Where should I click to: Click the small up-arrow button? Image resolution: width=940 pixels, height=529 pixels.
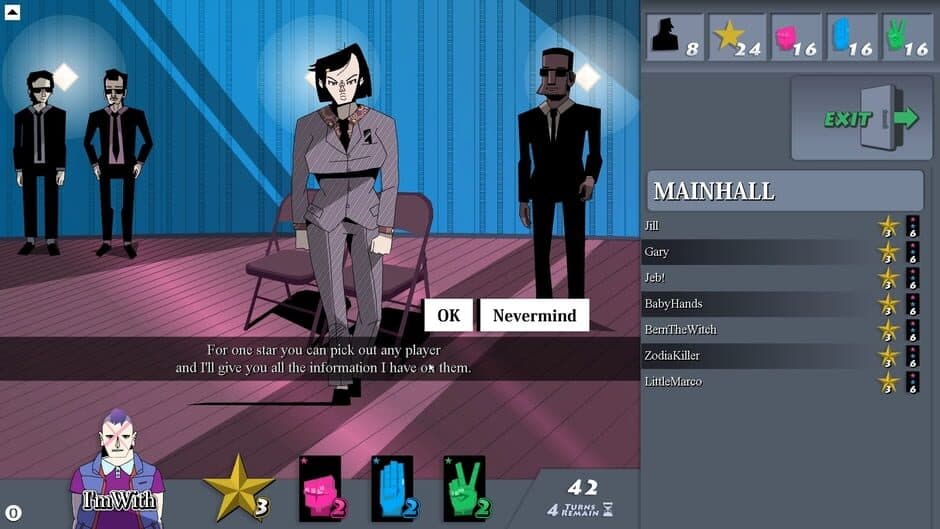[14, 13]
